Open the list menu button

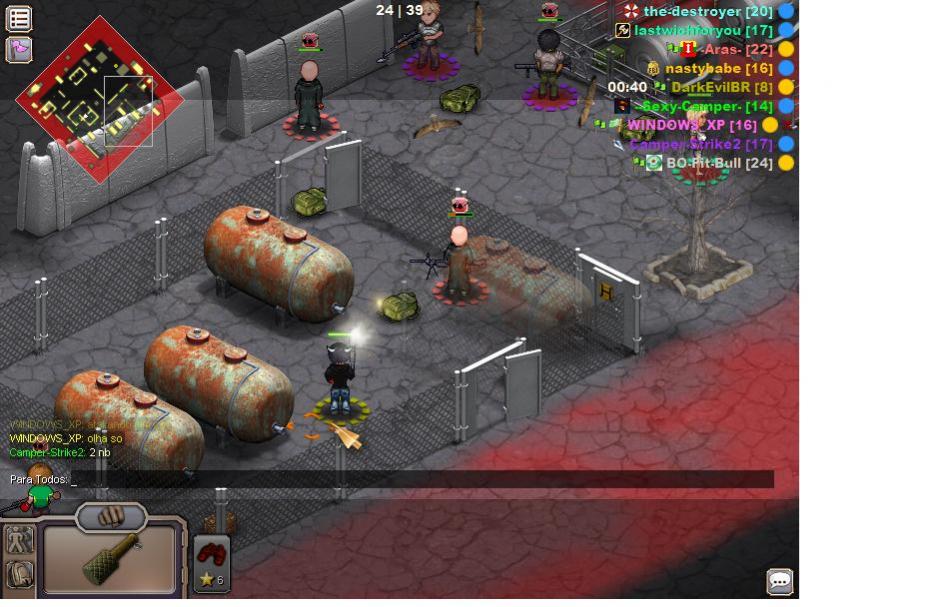19,18
